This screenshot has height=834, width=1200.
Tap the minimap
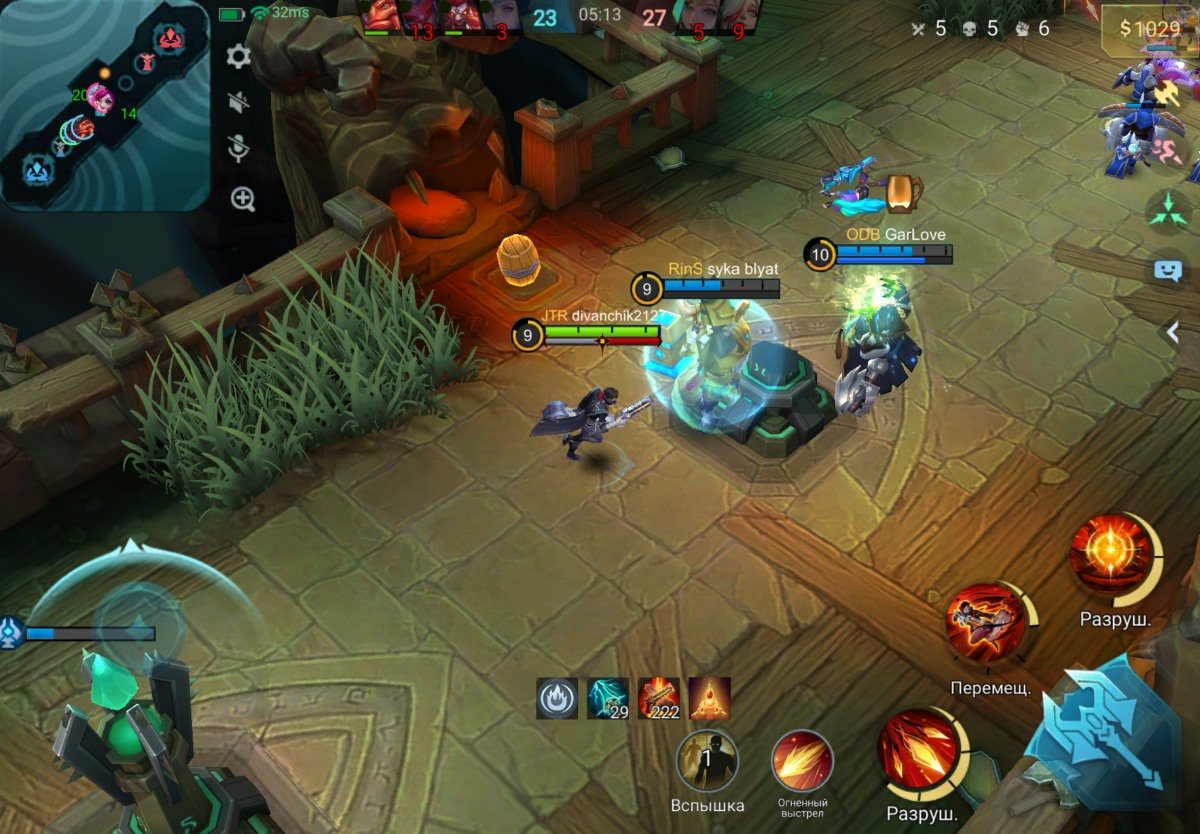[104, 105]
